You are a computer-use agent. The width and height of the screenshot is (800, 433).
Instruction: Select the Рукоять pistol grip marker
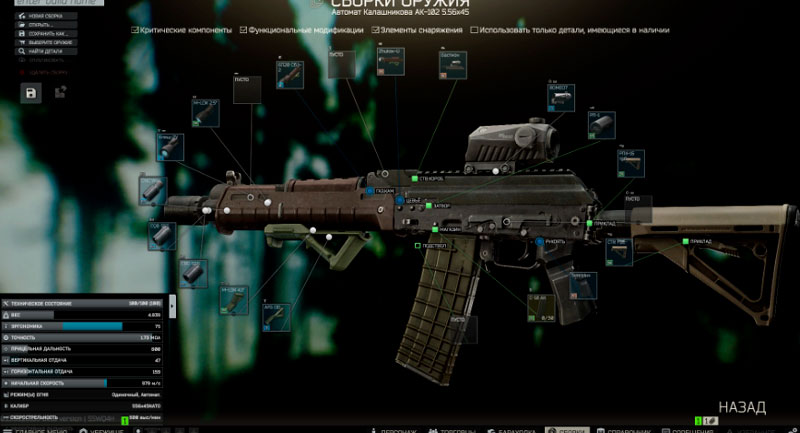pyautogui.click(x=538, y=241)
